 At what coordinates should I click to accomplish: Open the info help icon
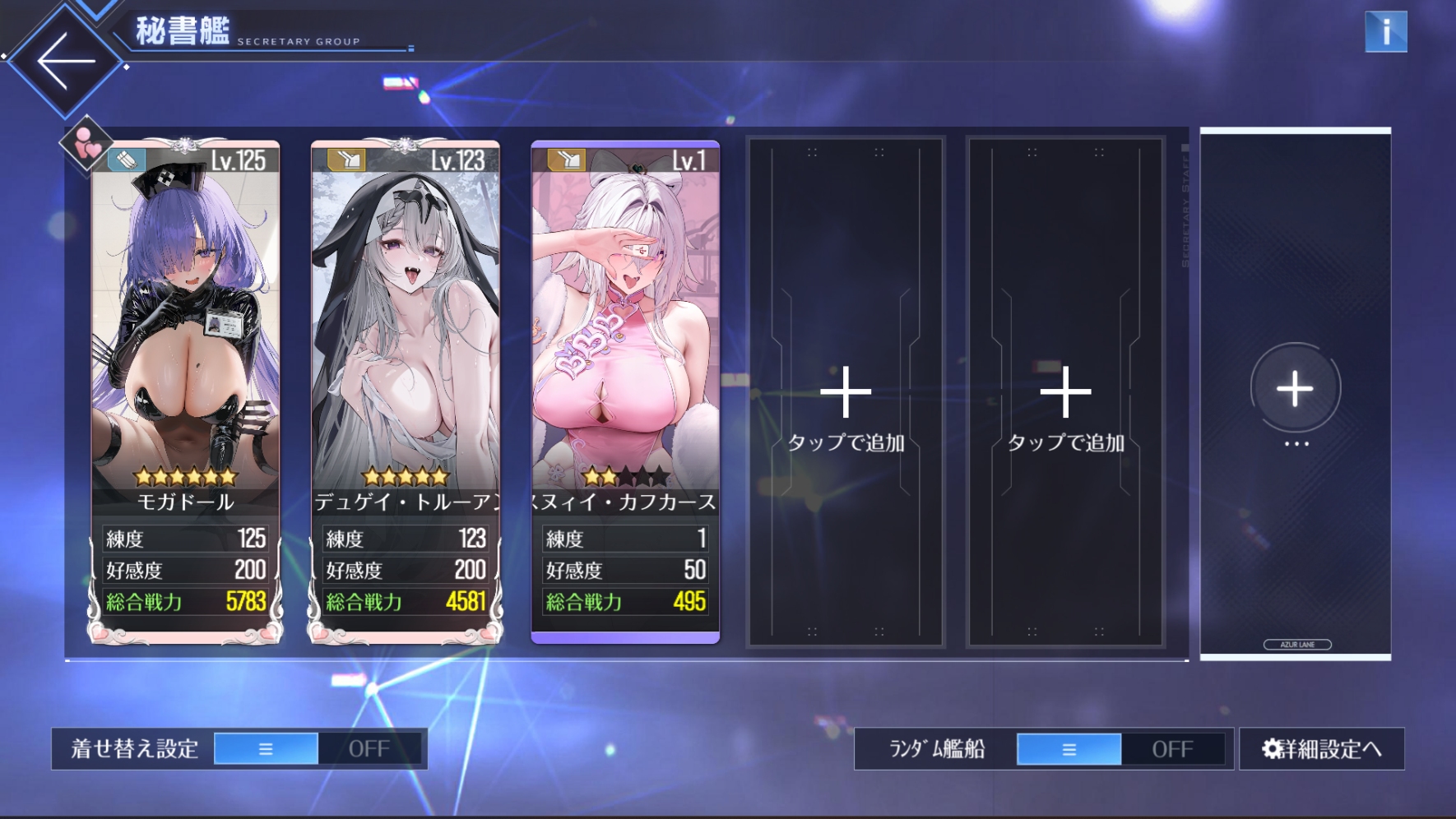coord(1385,33)
